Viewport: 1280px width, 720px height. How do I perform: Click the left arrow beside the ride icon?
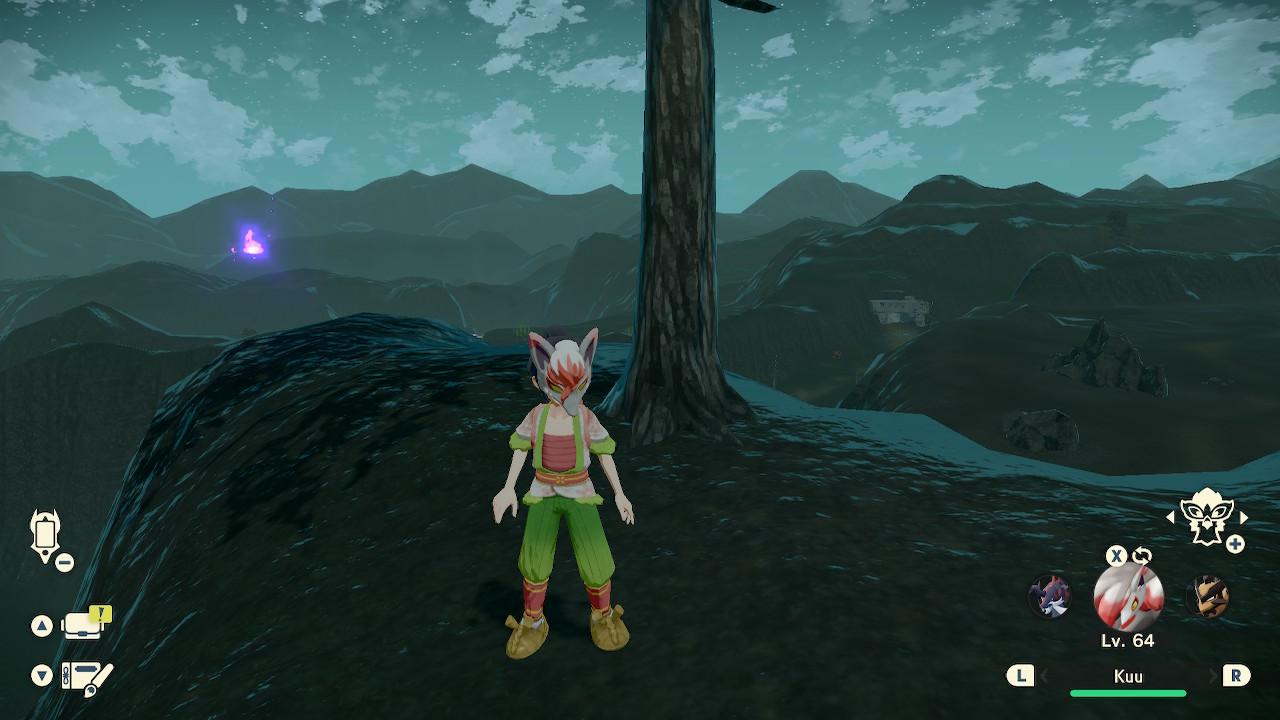pyautogui.click(x=1171, y=517)
